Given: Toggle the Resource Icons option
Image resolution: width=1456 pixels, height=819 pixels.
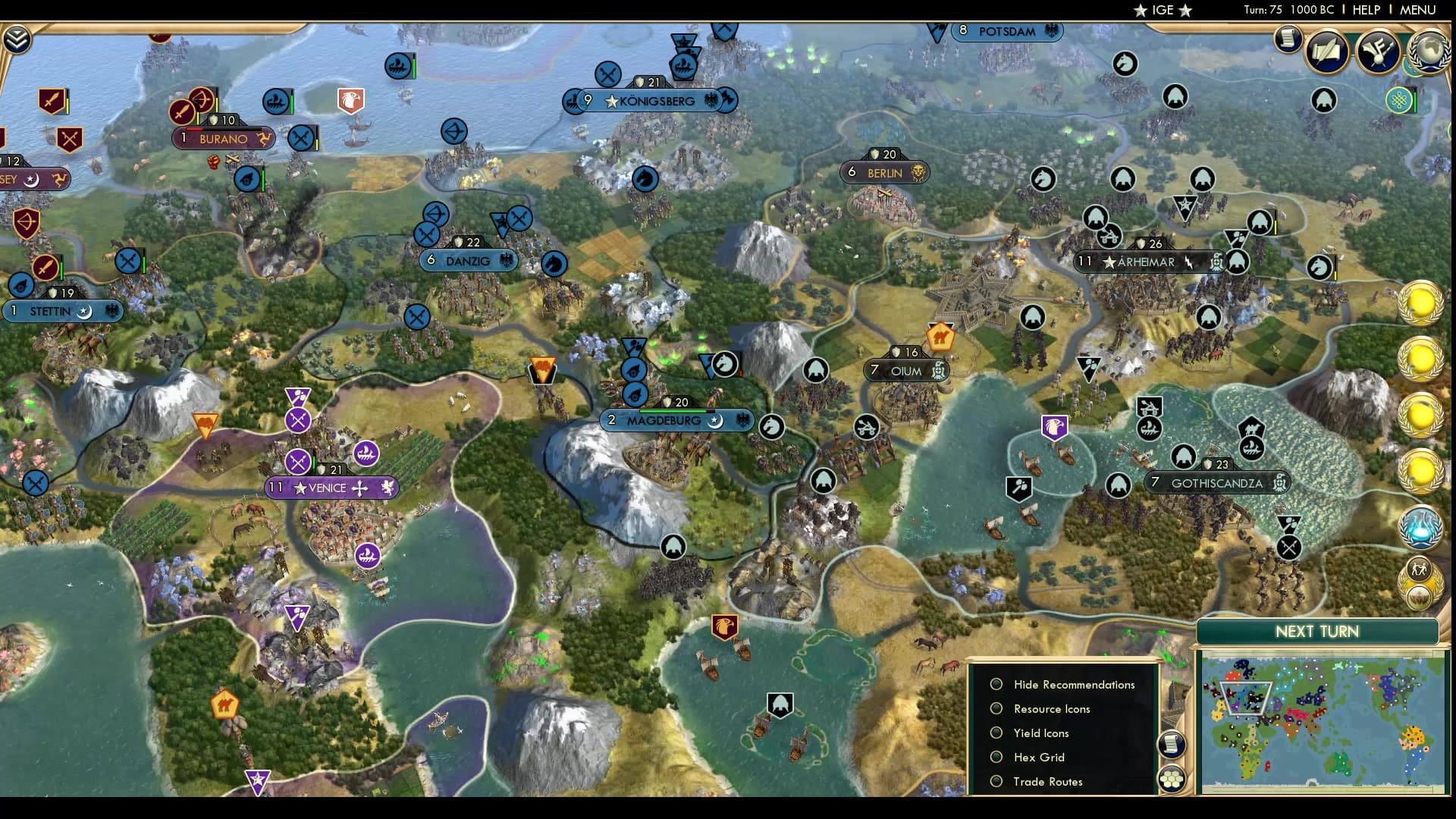Looking at the screenshot, I should 996,708.
